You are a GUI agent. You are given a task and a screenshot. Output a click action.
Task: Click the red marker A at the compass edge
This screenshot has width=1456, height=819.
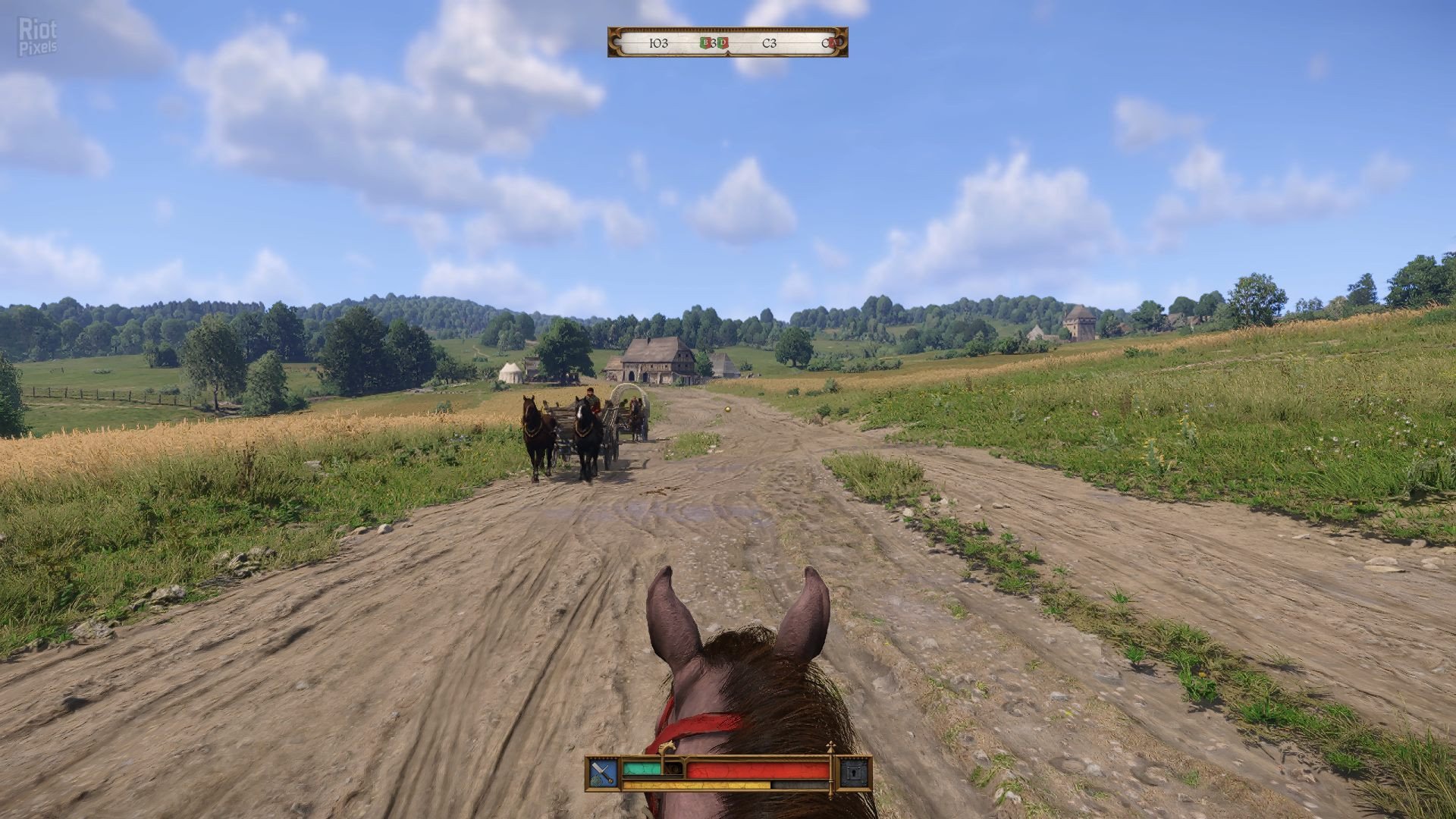833,44
